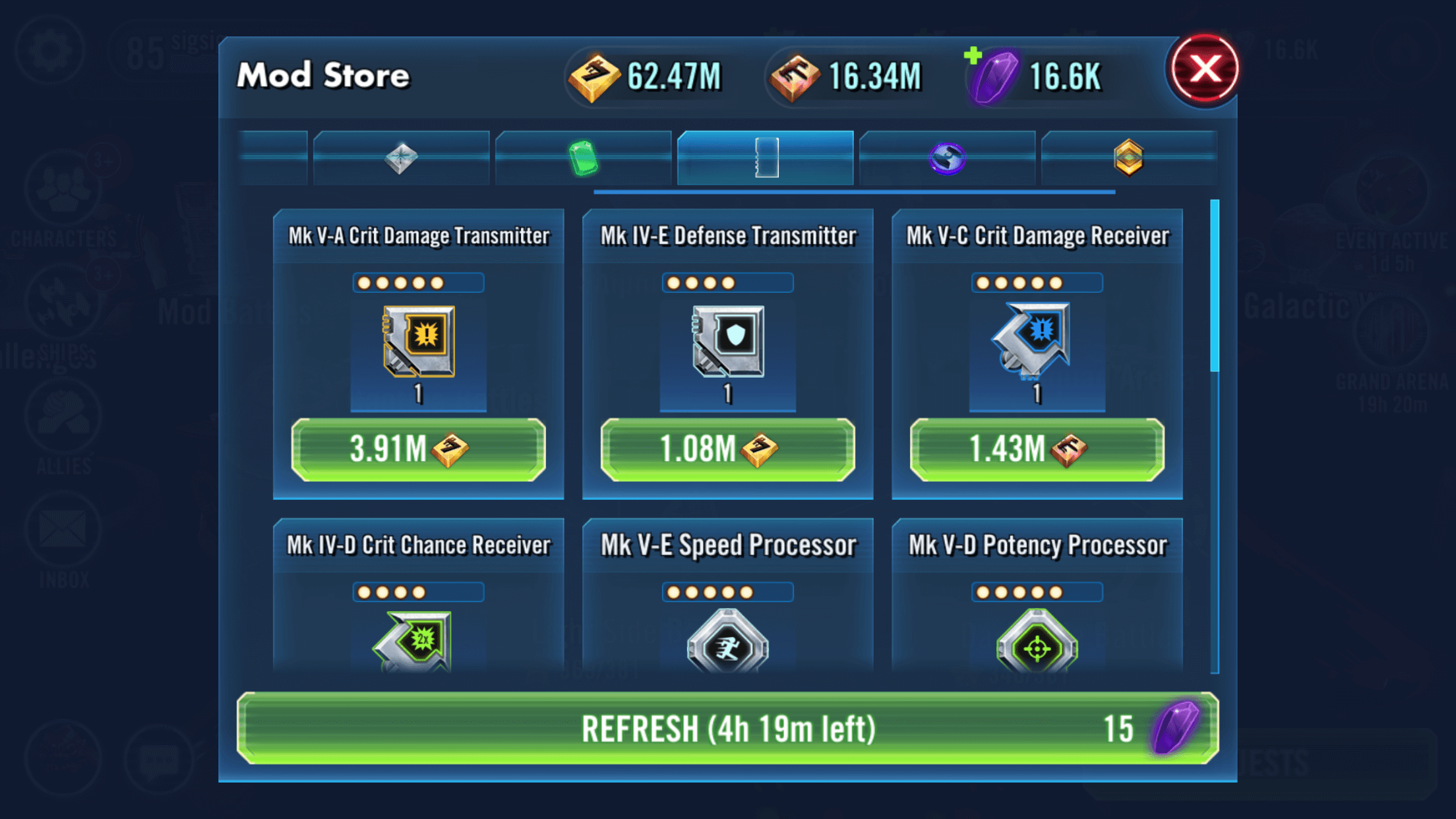Screen dimensions: 1456x819
Task: Buy Crit Damage Receiver for 1.43M
Action: point(1037,450)
